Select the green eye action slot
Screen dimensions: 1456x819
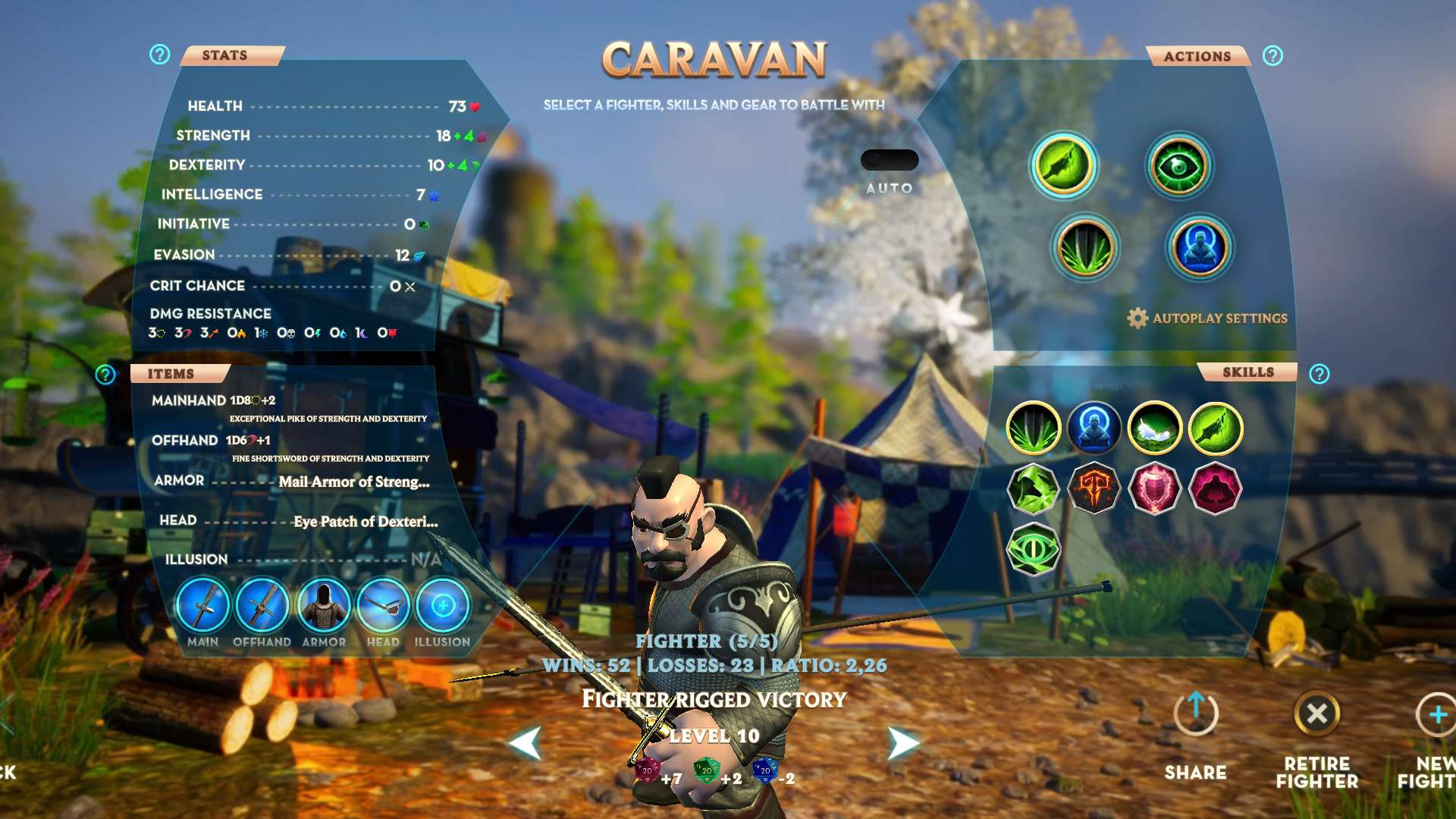(x=1178, y=166)
